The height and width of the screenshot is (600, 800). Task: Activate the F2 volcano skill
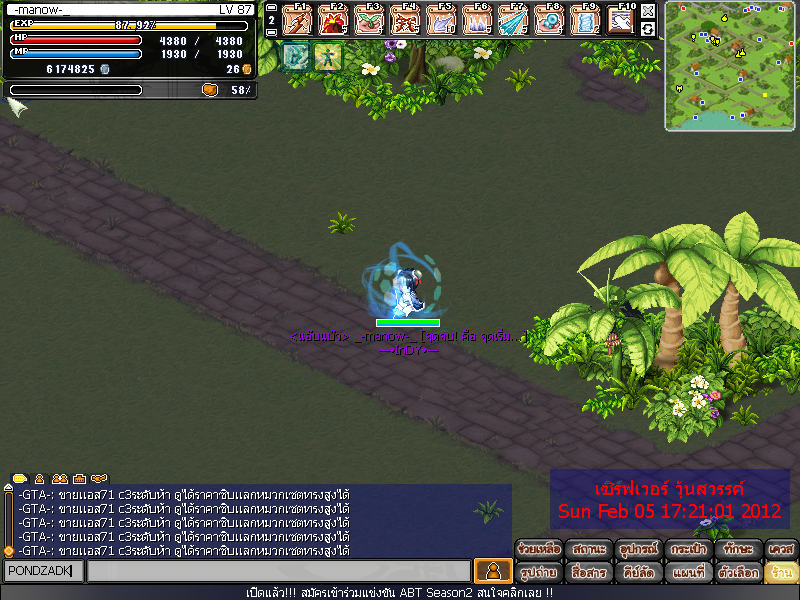coord(333,20)
